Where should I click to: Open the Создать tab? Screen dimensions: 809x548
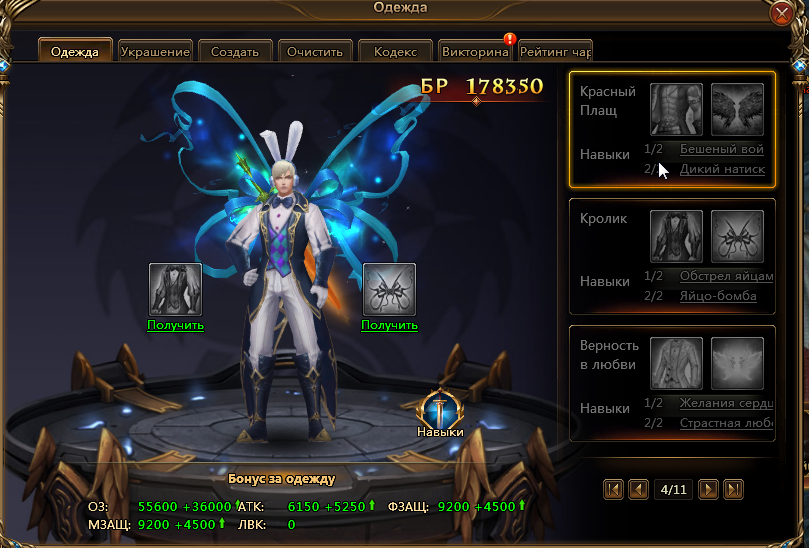(235, 51)
